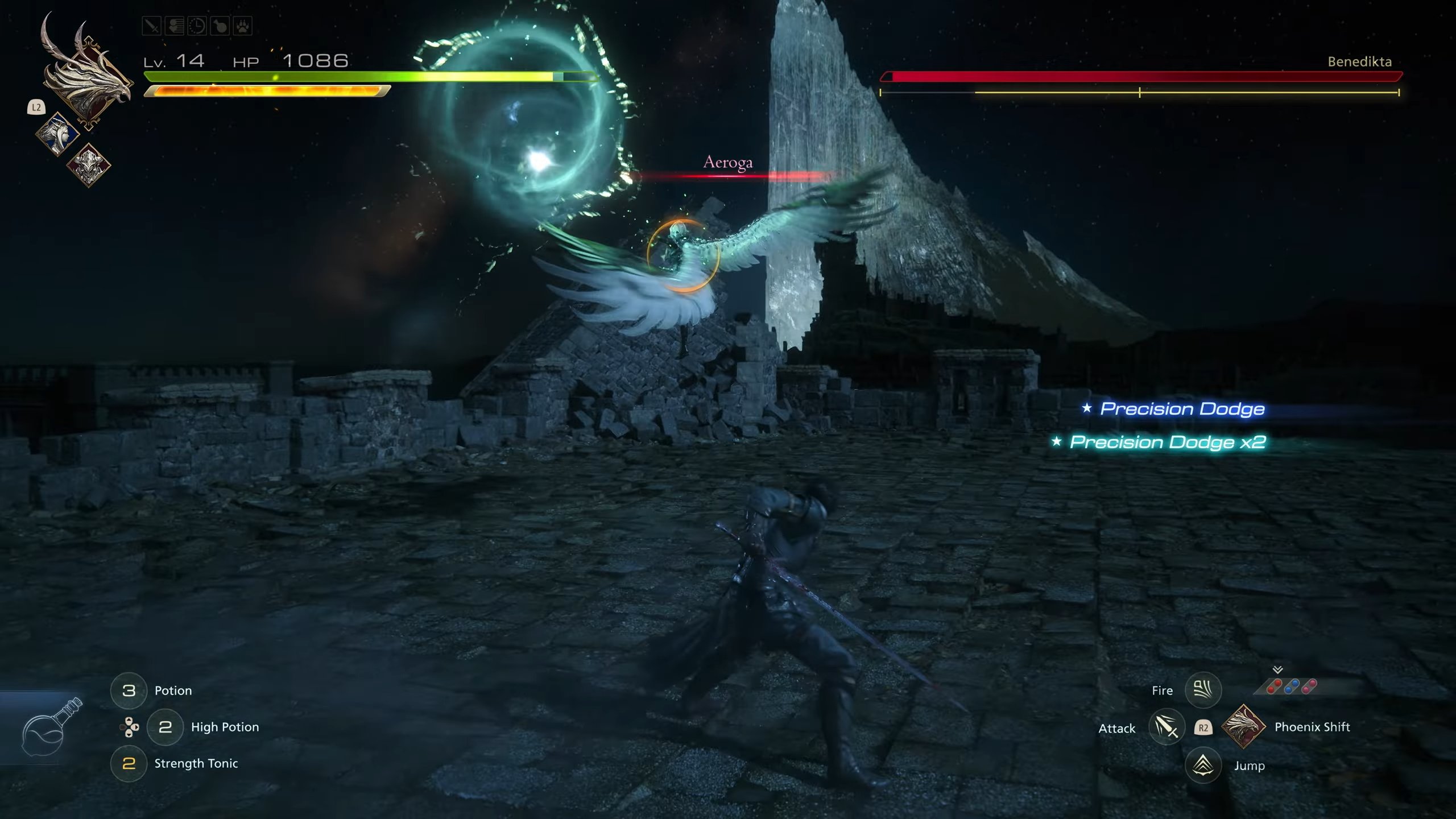
Task: Click the blue orb pair indicator
Action: coord(1292,687)
